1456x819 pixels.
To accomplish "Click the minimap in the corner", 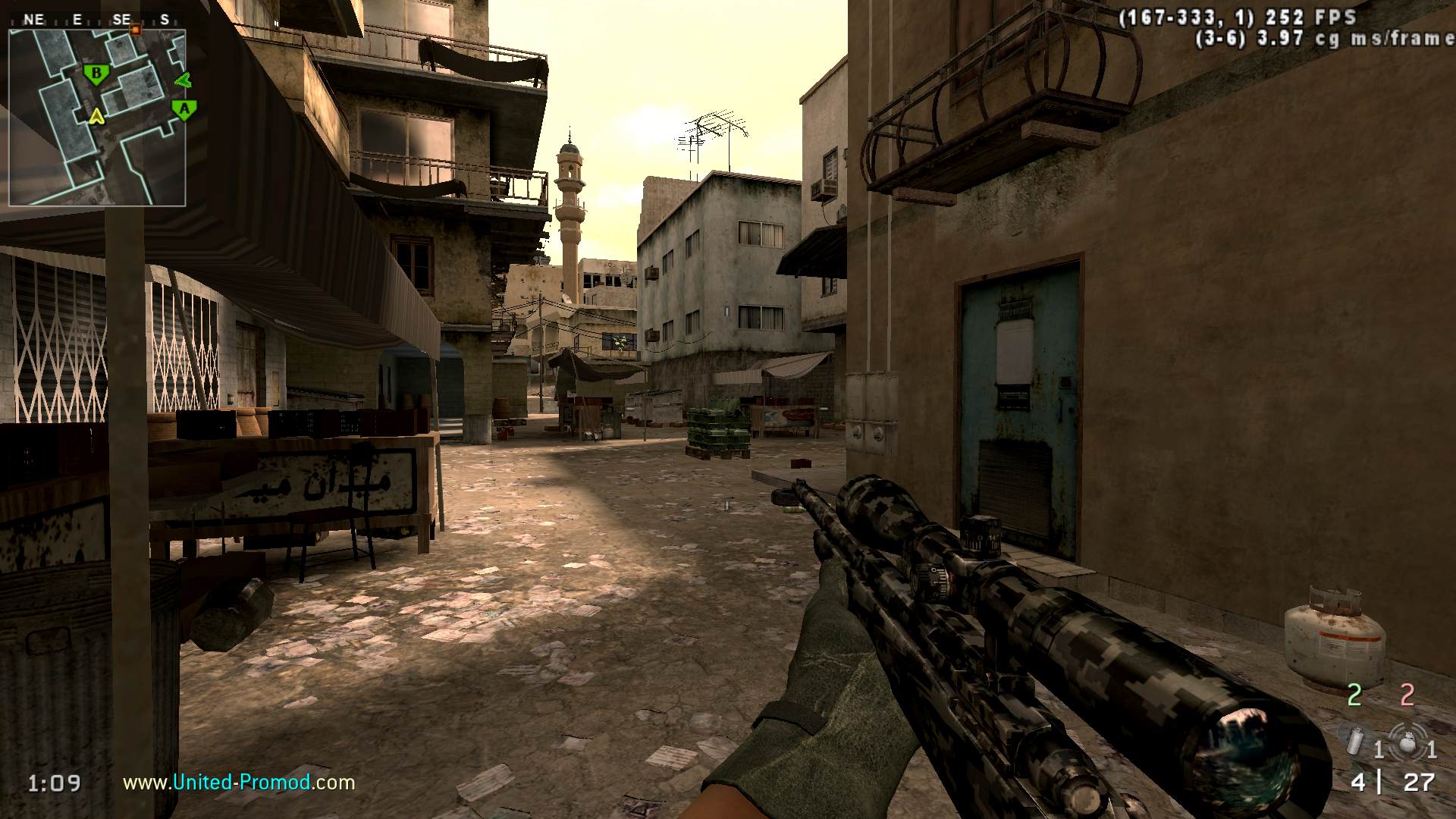I will [x=97, y=118].
